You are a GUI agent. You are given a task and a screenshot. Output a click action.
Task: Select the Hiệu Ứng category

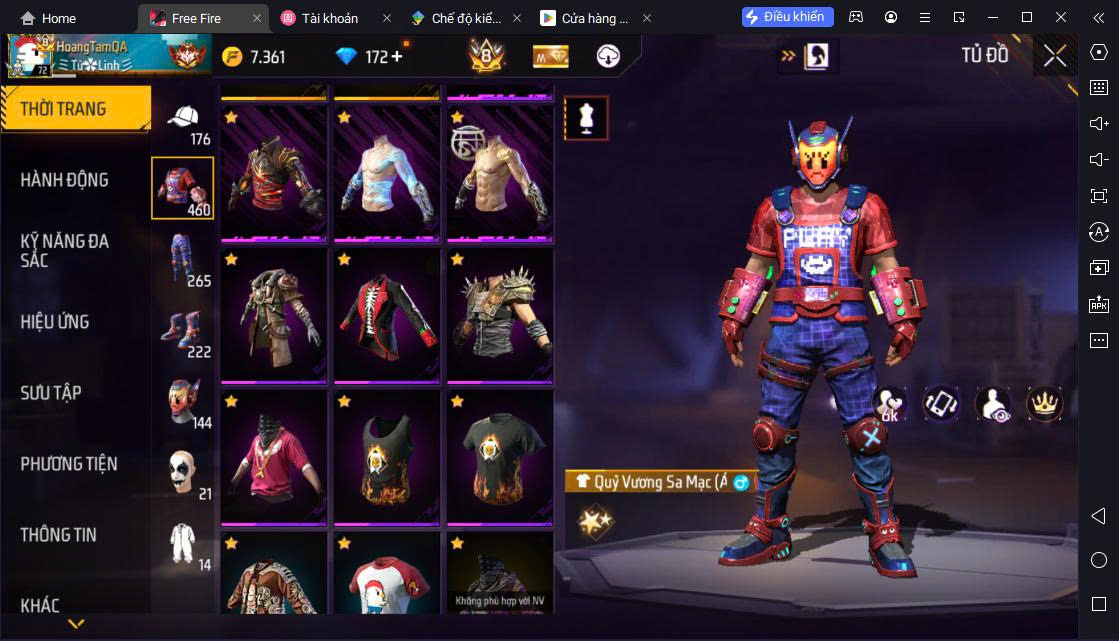pyautogui.click(x=55, y=322)
